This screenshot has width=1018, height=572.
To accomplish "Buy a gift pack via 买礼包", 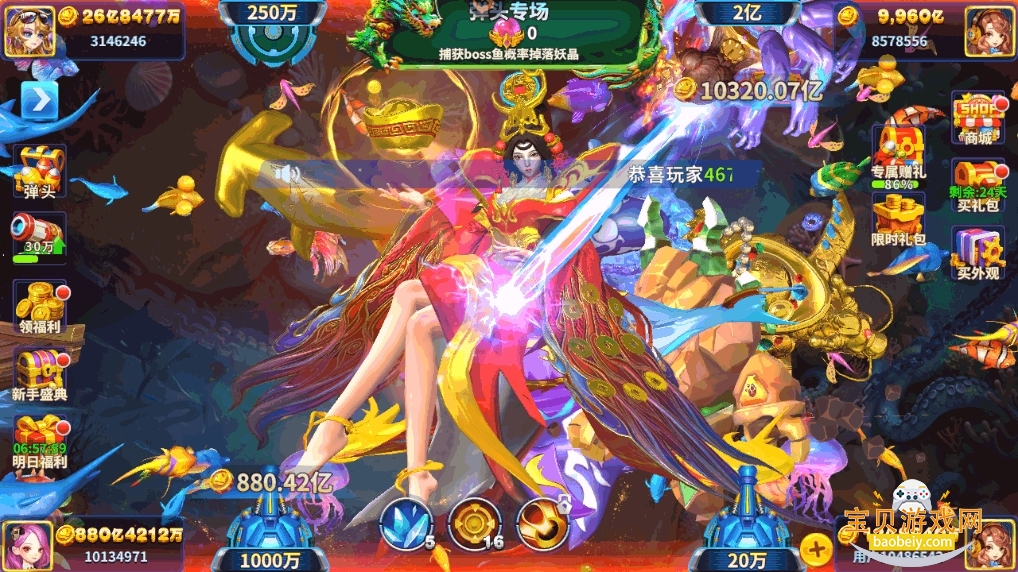I will click(978, 182).
